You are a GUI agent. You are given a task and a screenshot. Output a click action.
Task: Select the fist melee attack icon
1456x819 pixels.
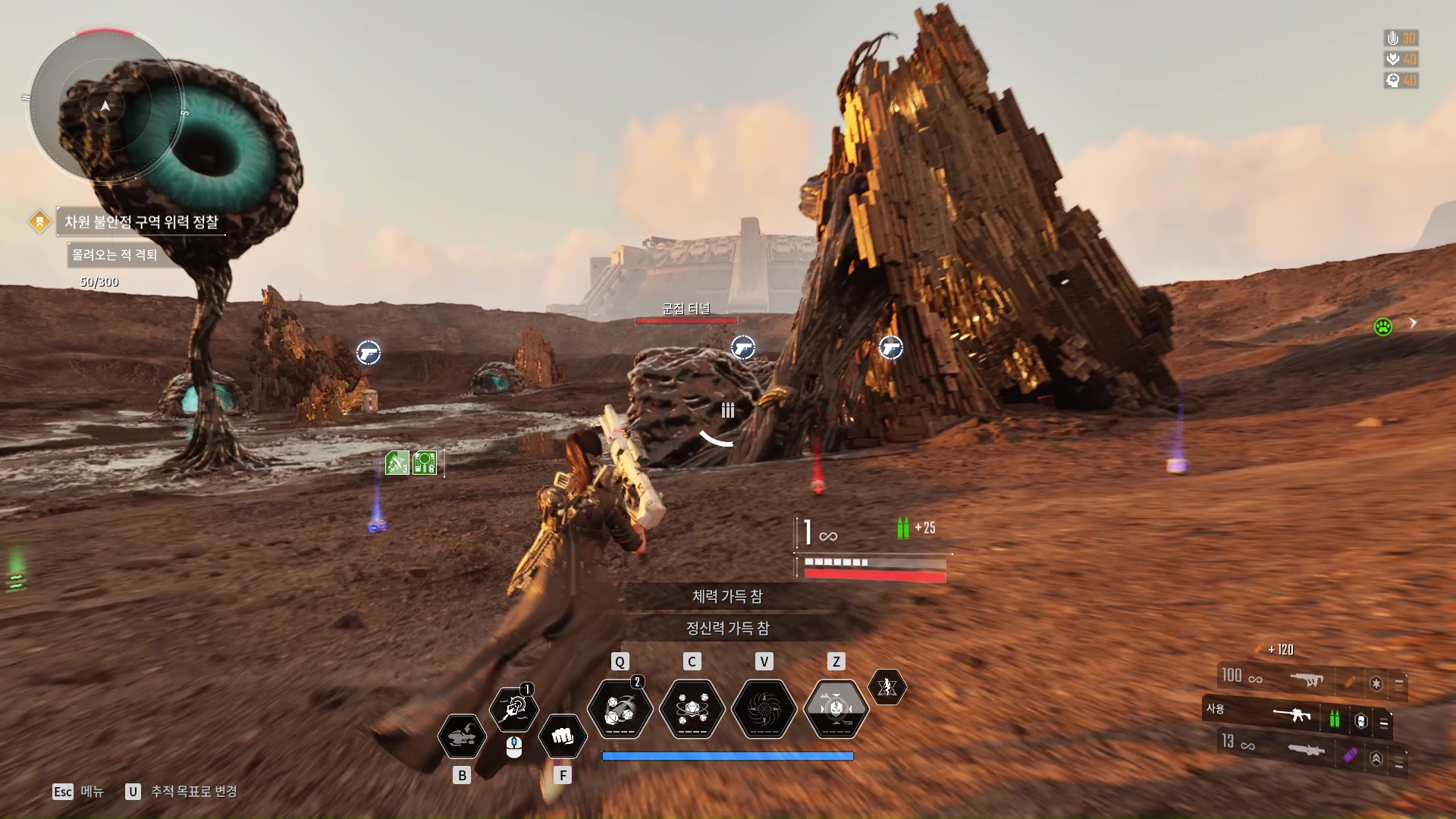tap(562, 736)
